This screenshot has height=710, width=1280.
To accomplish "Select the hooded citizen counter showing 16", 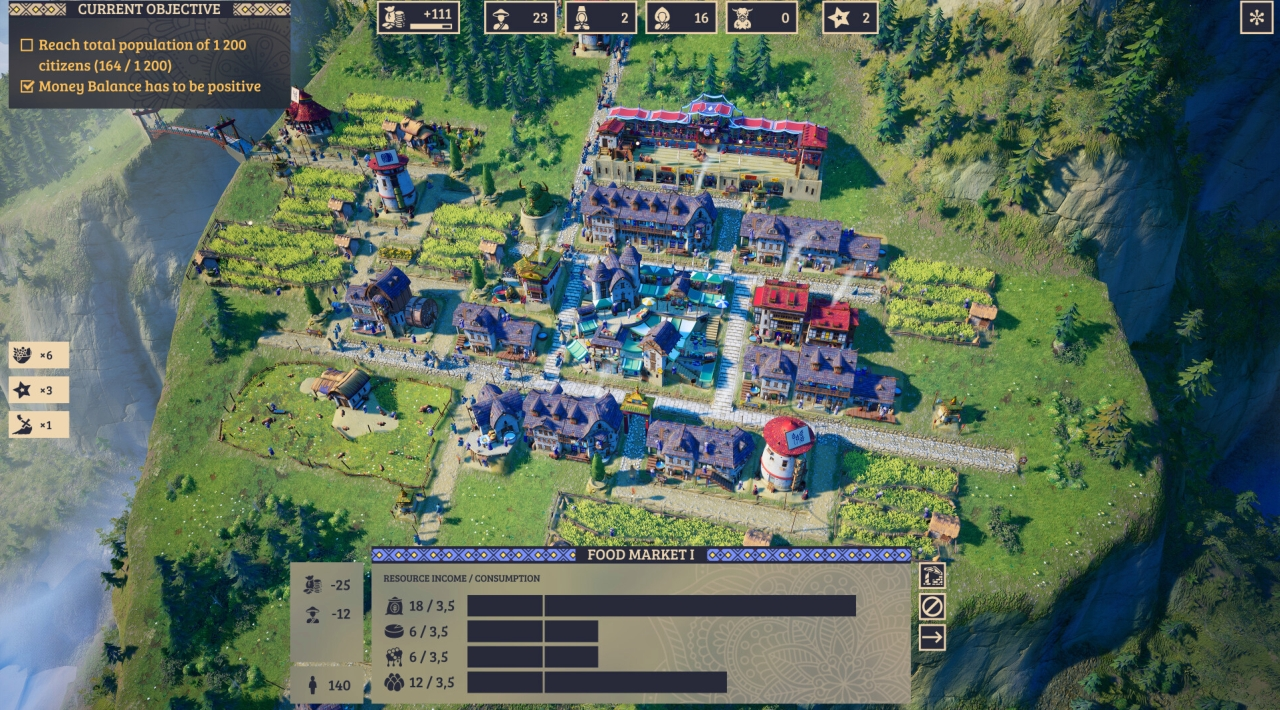I will click(681, 18).
